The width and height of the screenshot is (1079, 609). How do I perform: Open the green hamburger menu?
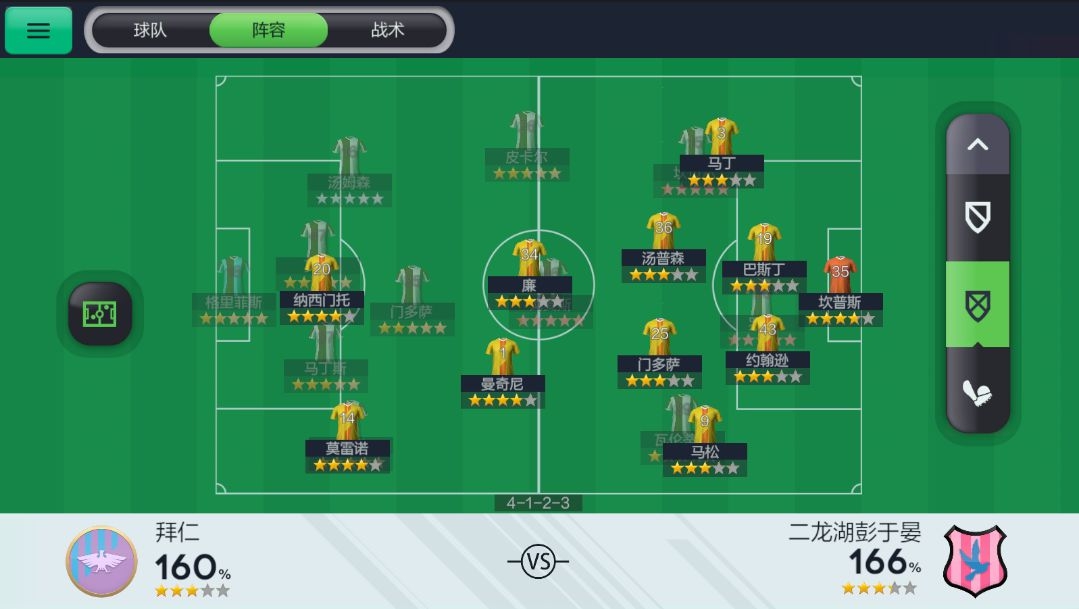(x=38, y=30)
